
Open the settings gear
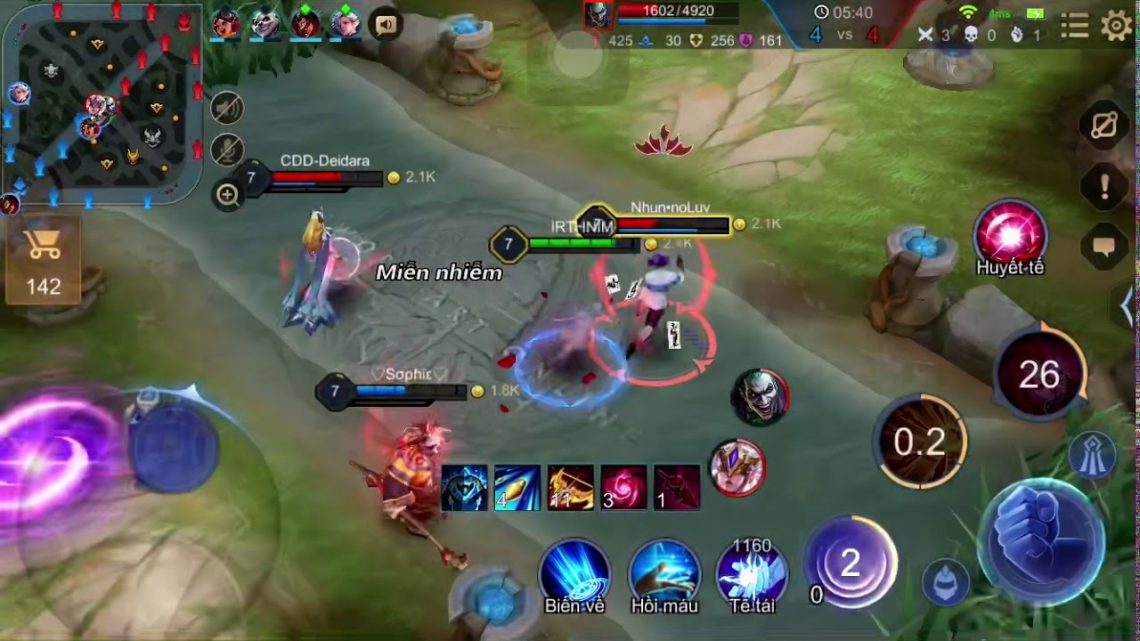pos(1116,25)
